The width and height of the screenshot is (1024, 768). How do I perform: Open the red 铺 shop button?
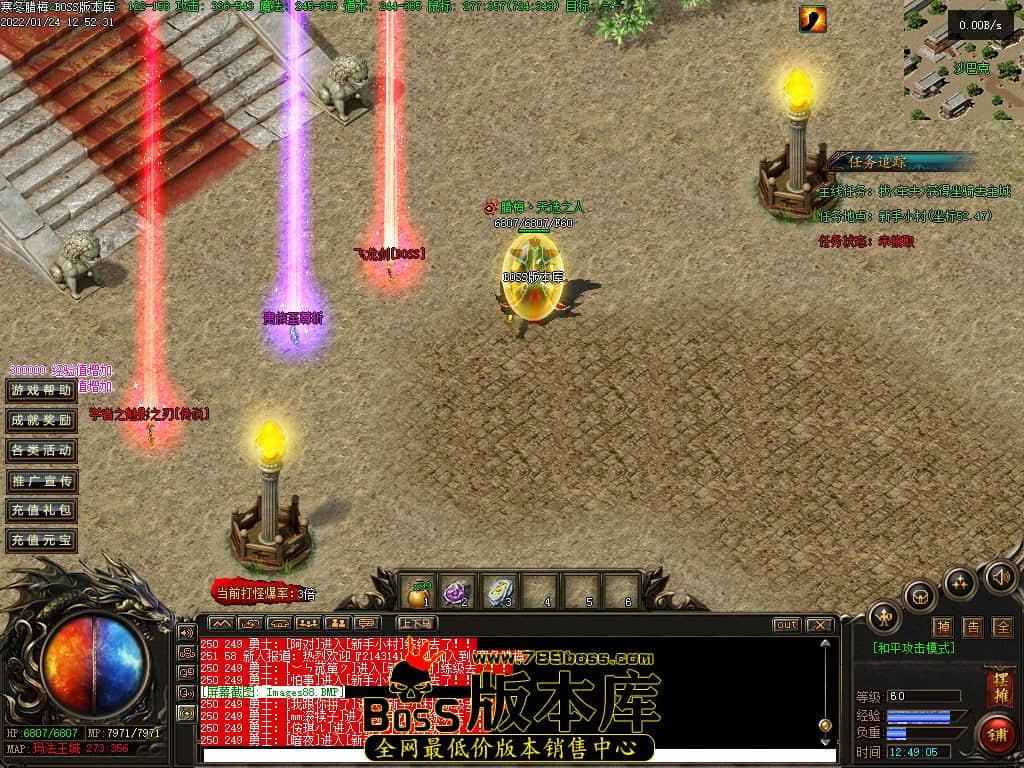[997, 733]
